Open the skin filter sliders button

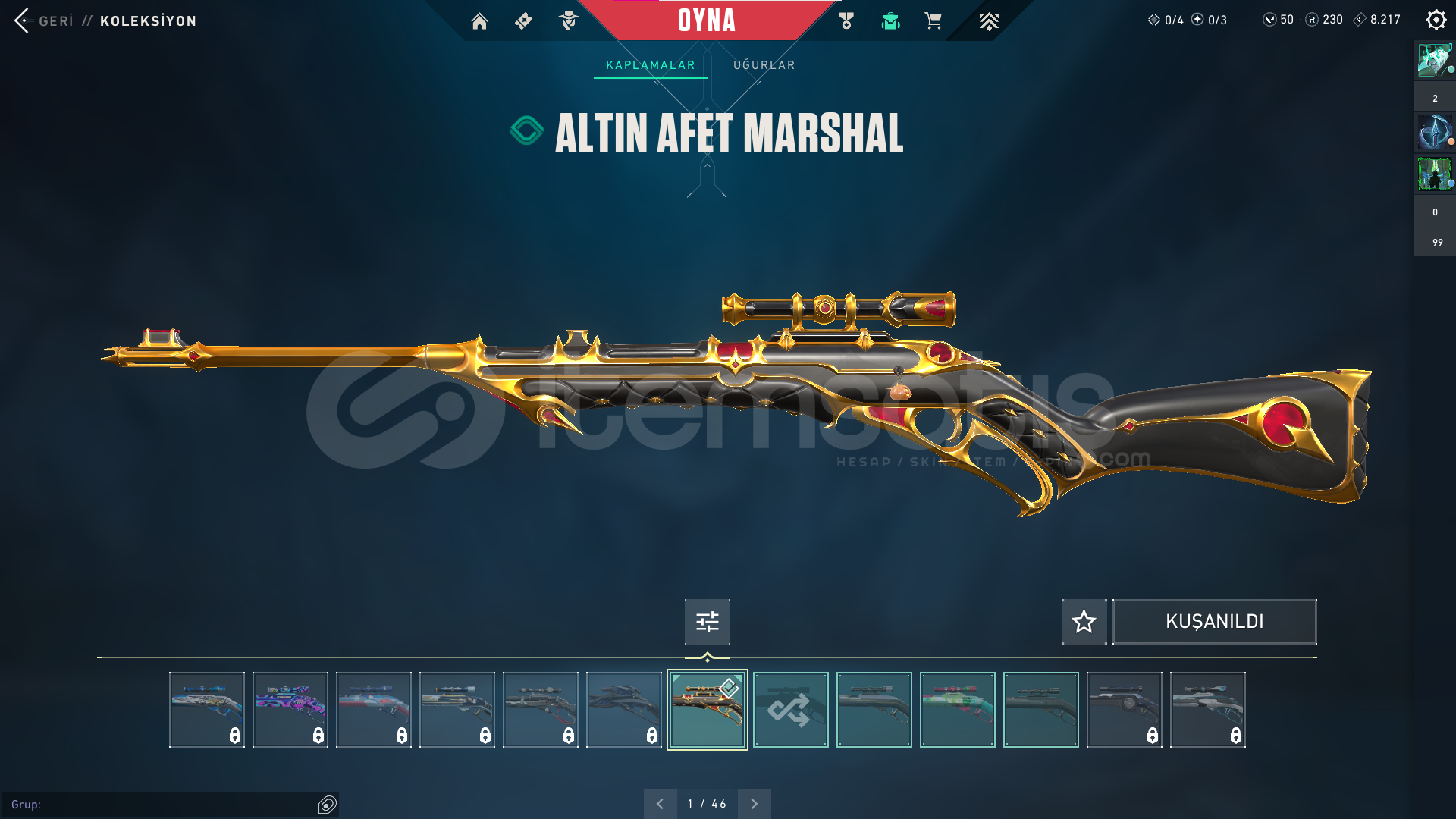[707, 622]
